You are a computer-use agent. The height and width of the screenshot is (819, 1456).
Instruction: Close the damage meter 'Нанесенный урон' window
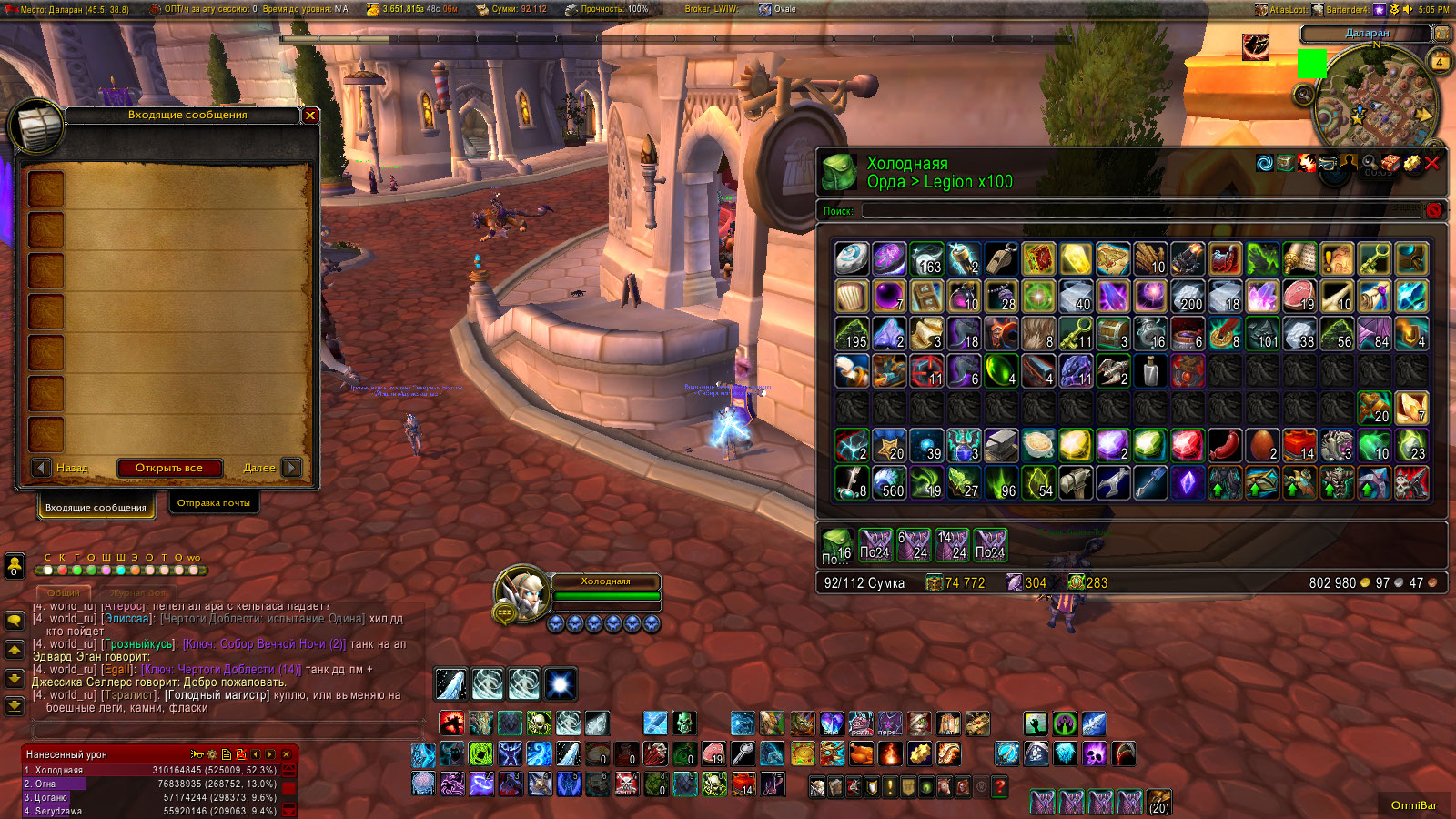[286, 754]
